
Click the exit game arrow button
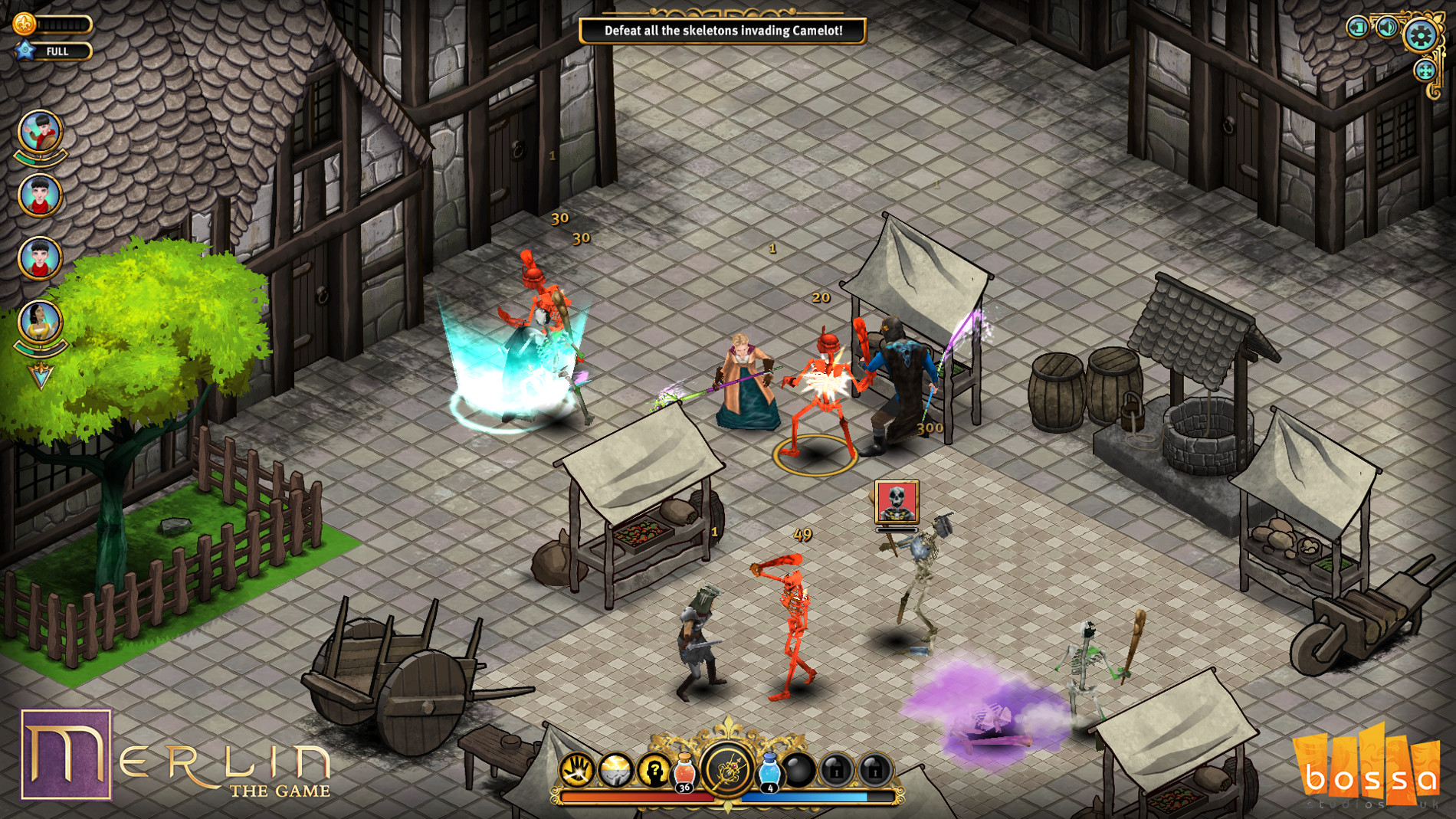click(x=1357, y=28)
